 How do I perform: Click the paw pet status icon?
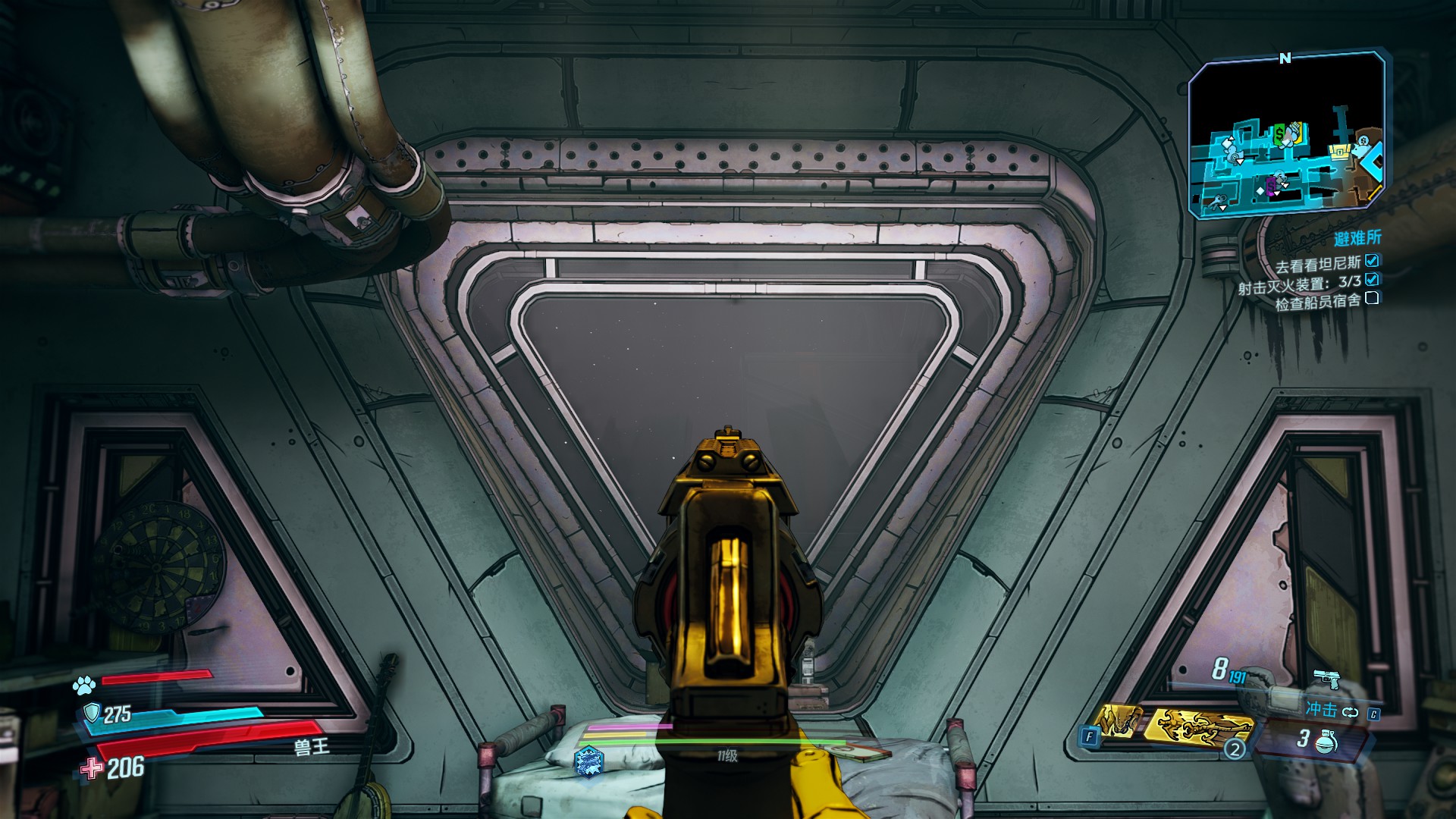[83, 686]
